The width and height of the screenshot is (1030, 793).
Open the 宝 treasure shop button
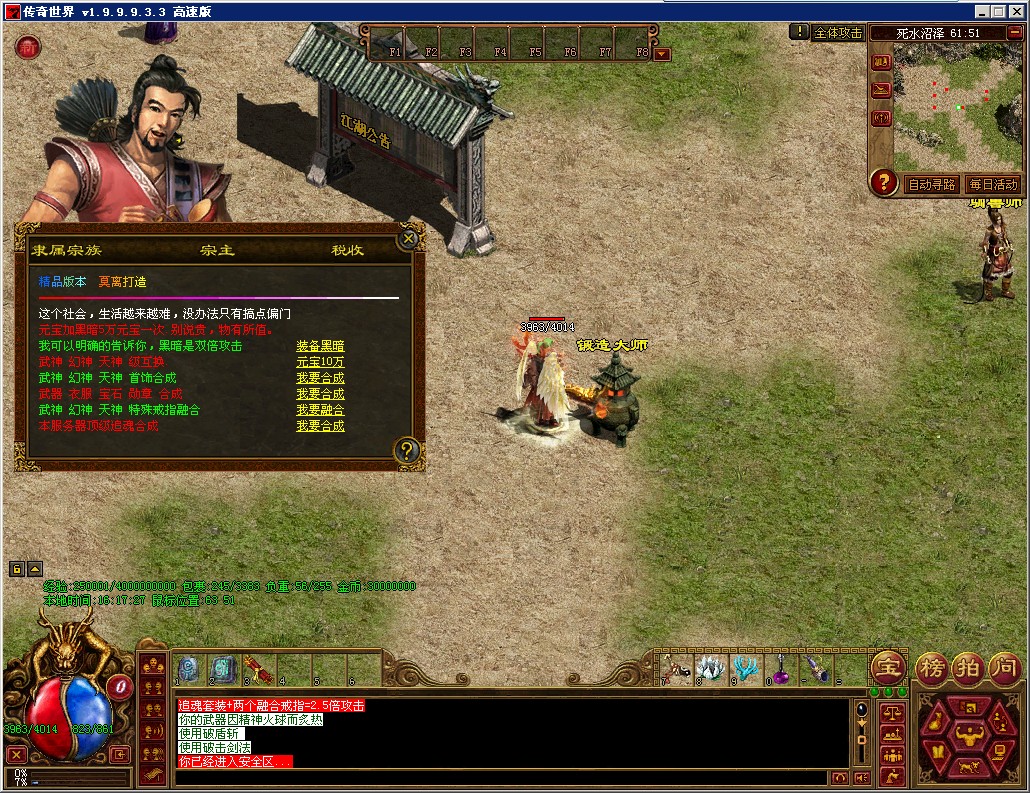pos(887,668)
